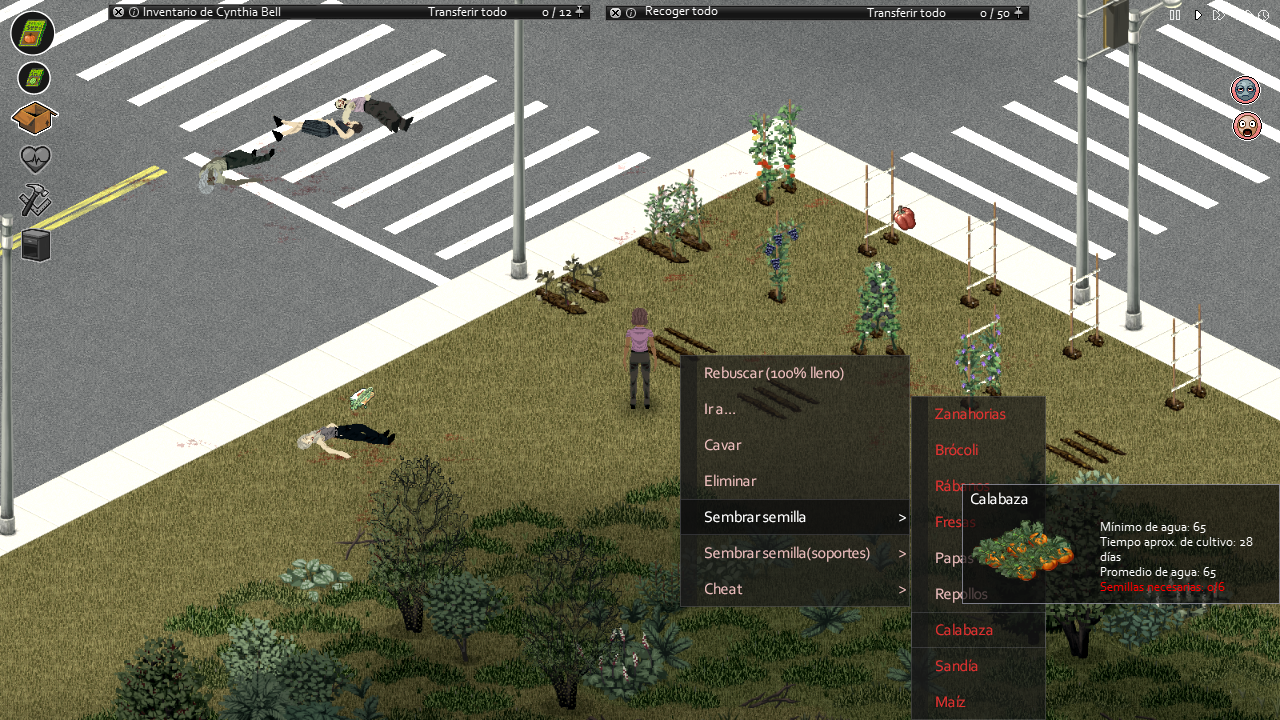Click Recoger todo on the loot panel
Viewport: 1280px width, 720px height.
[x=683, y=12]
